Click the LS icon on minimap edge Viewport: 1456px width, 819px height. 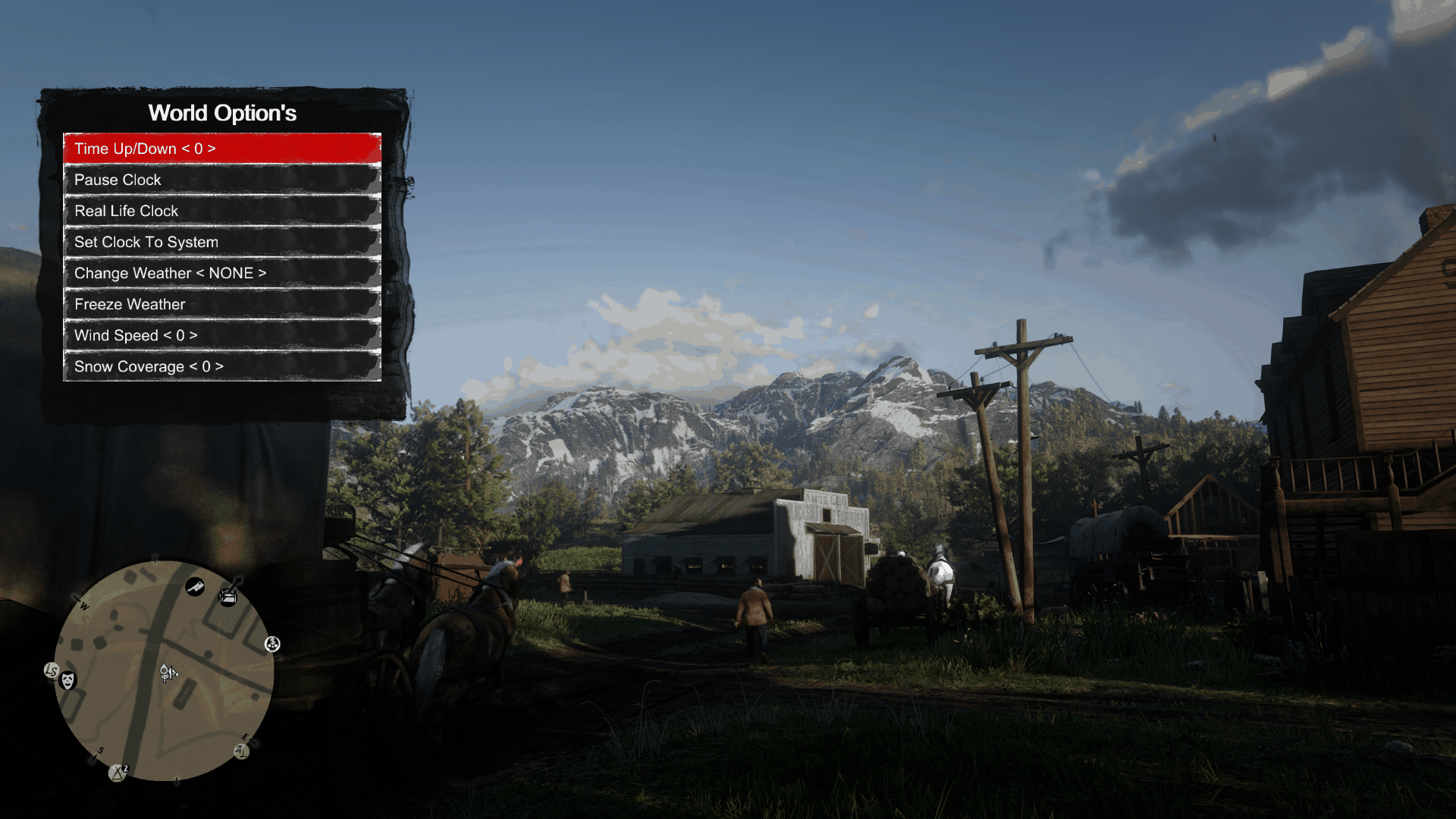click(52, 670)
